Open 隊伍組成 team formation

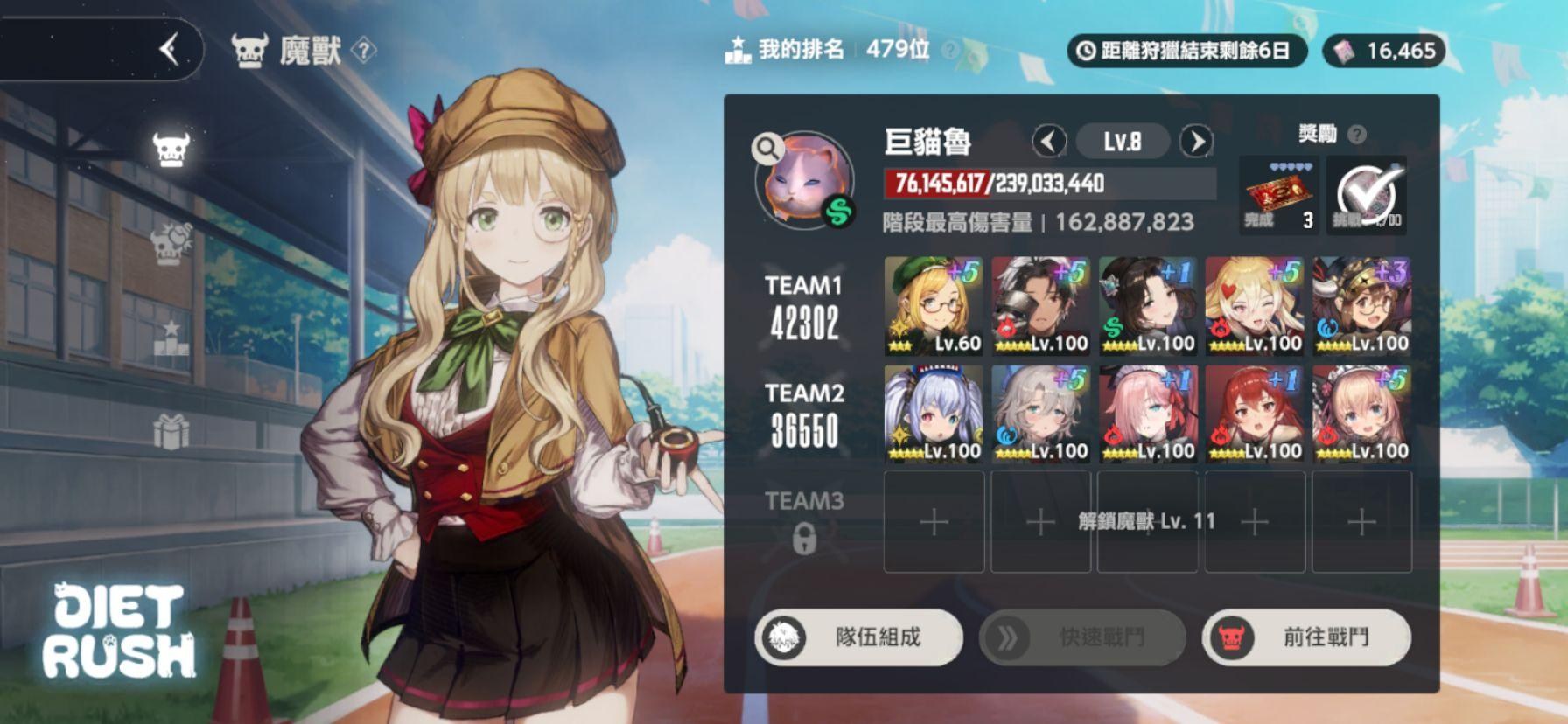858,638
